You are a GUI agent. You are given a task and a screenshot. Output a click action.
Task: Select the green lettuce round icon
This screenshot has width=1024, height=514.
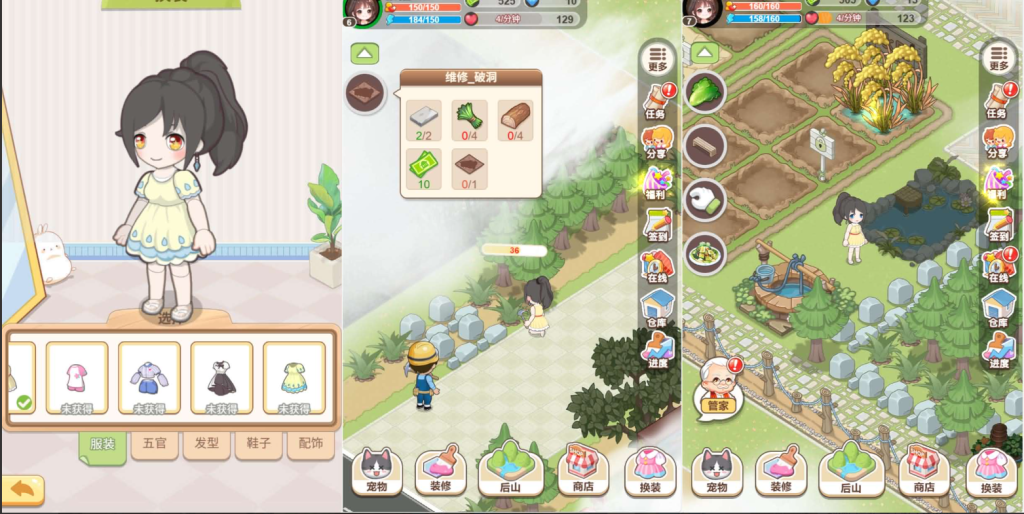pyautogui.click(x=705, y=91)
